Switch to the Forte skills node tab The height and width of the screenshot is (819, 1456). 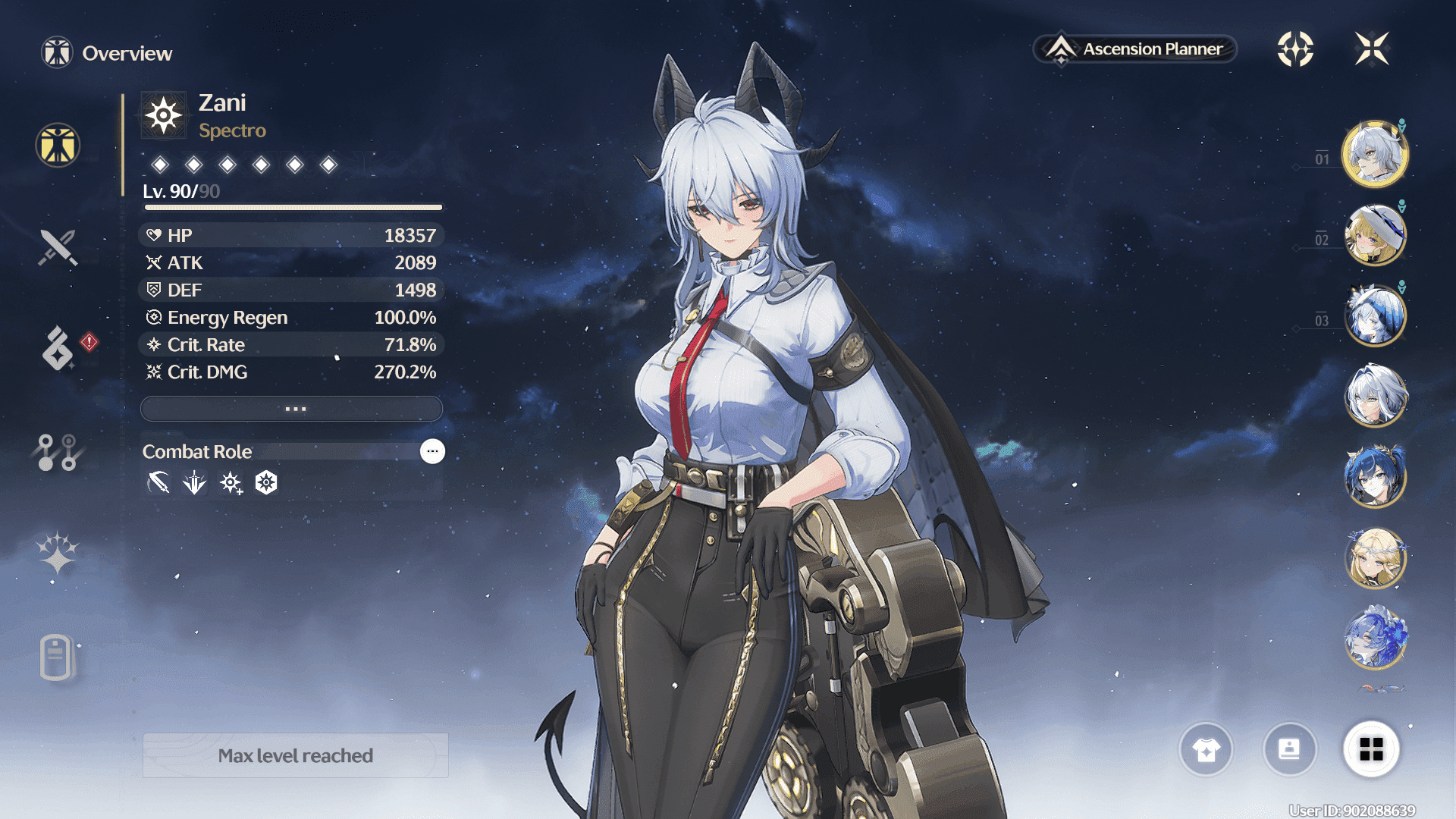[x=58, y=452]
